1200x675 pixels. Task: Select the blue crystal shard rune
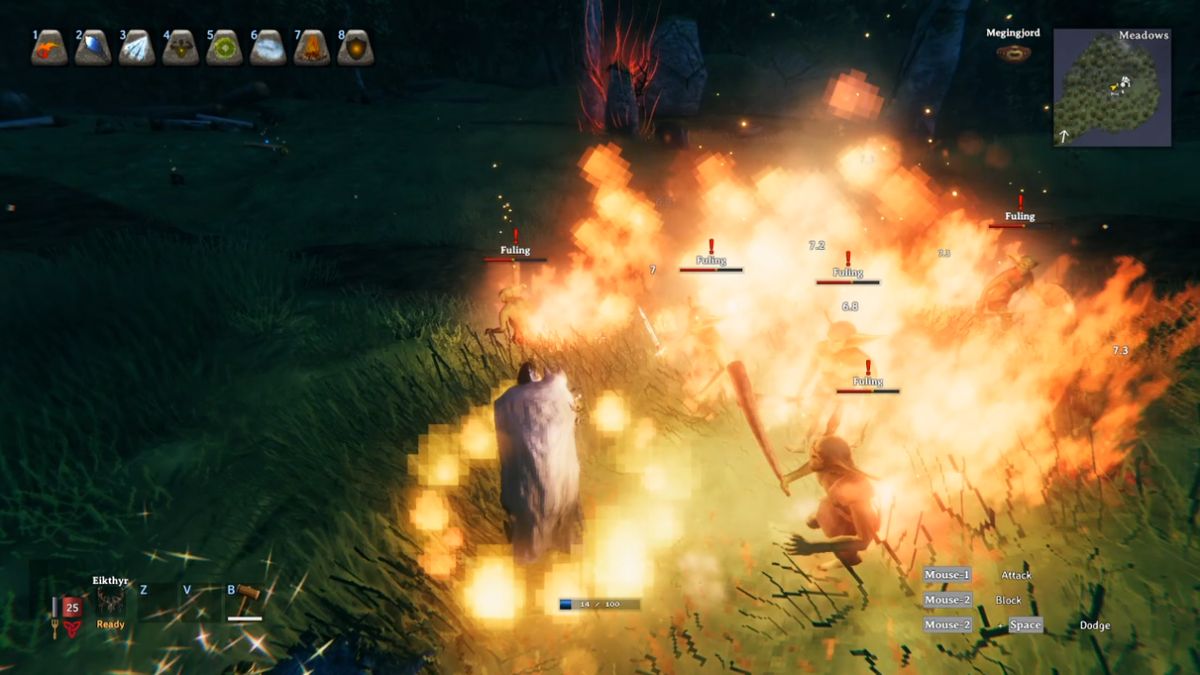pyautogui.click(x=93, y=48)
